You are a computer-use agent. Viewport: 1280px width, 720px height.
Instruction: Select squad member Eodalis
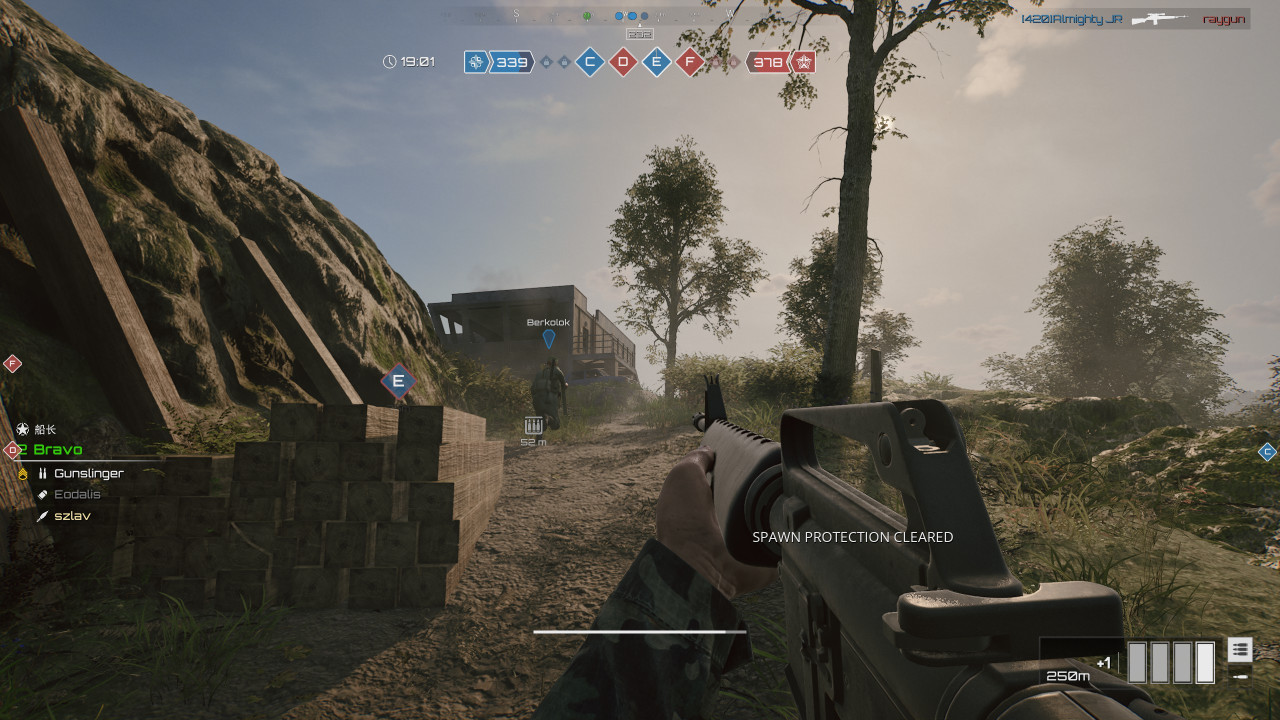pyautogui.click(x=77, y=494)
